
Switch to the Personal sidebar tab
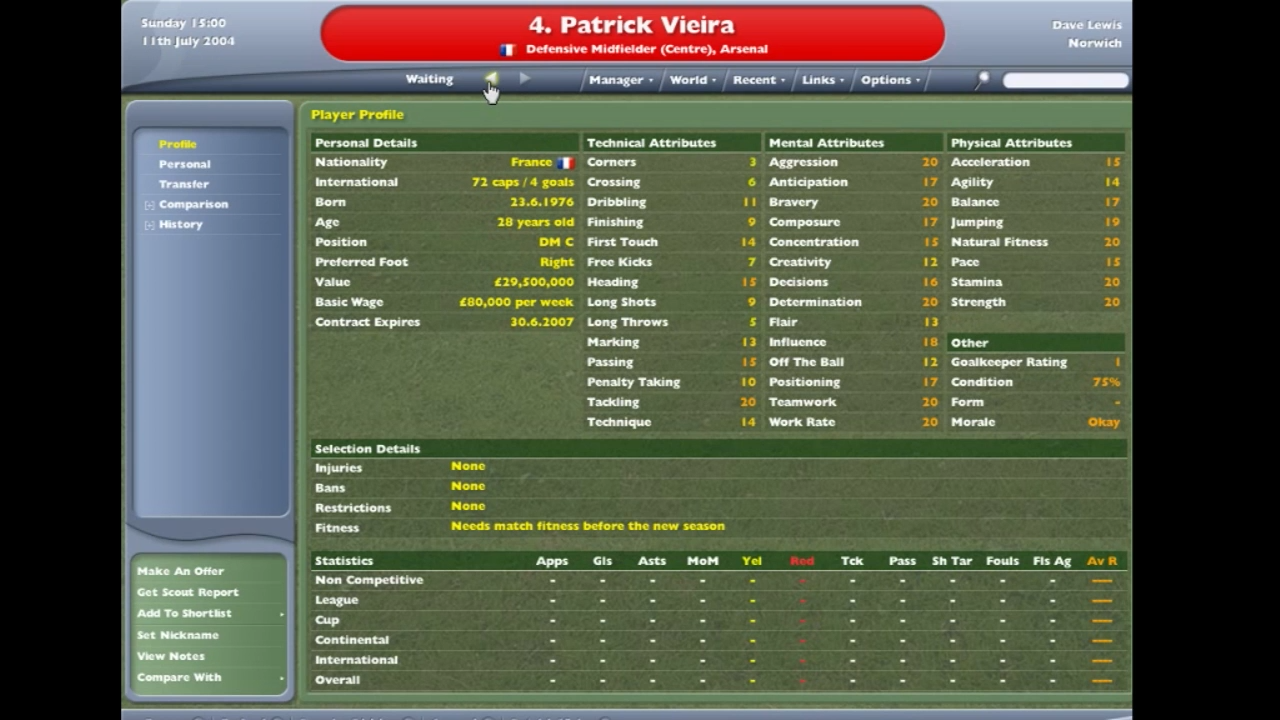(184, 163)
